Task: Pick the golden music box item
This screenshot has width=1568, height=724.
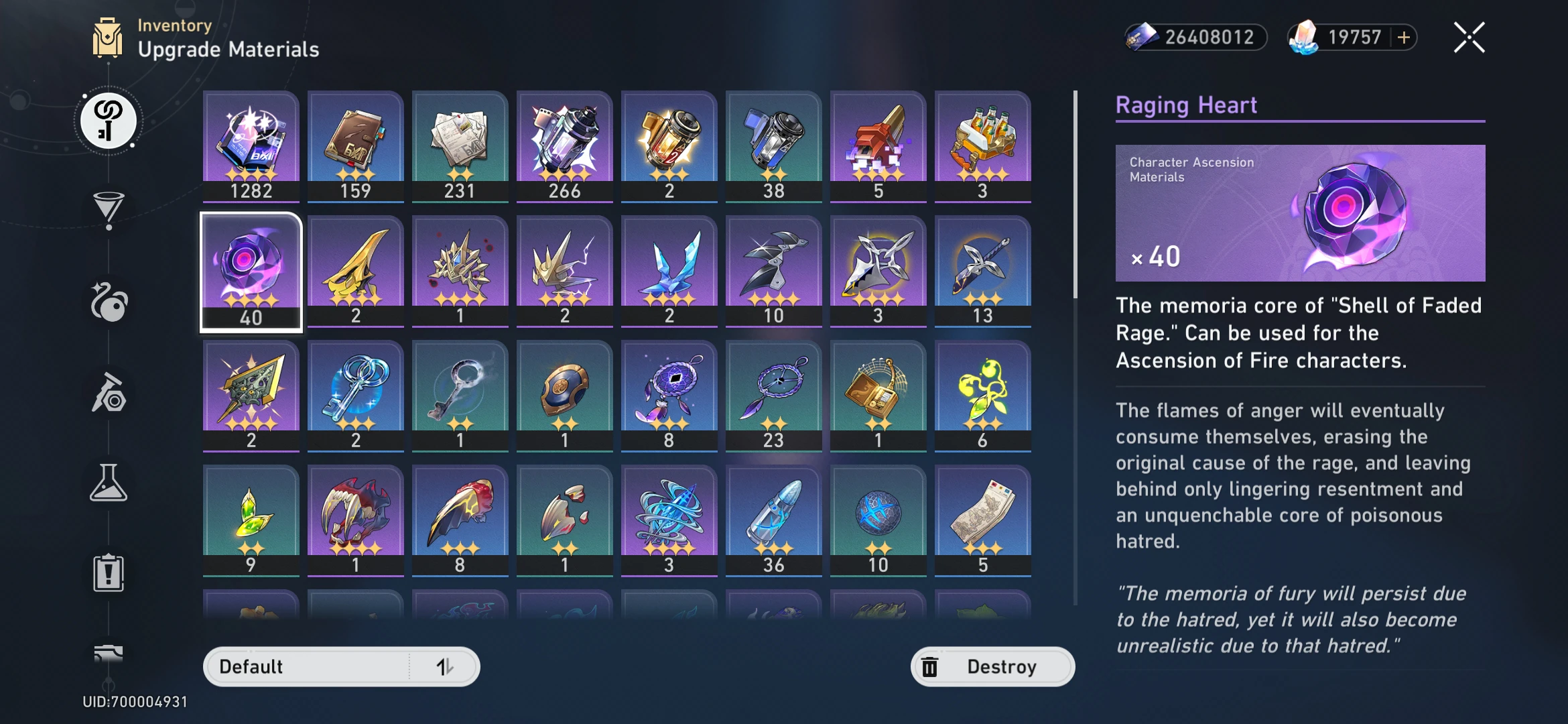Action: click(878, 395)
